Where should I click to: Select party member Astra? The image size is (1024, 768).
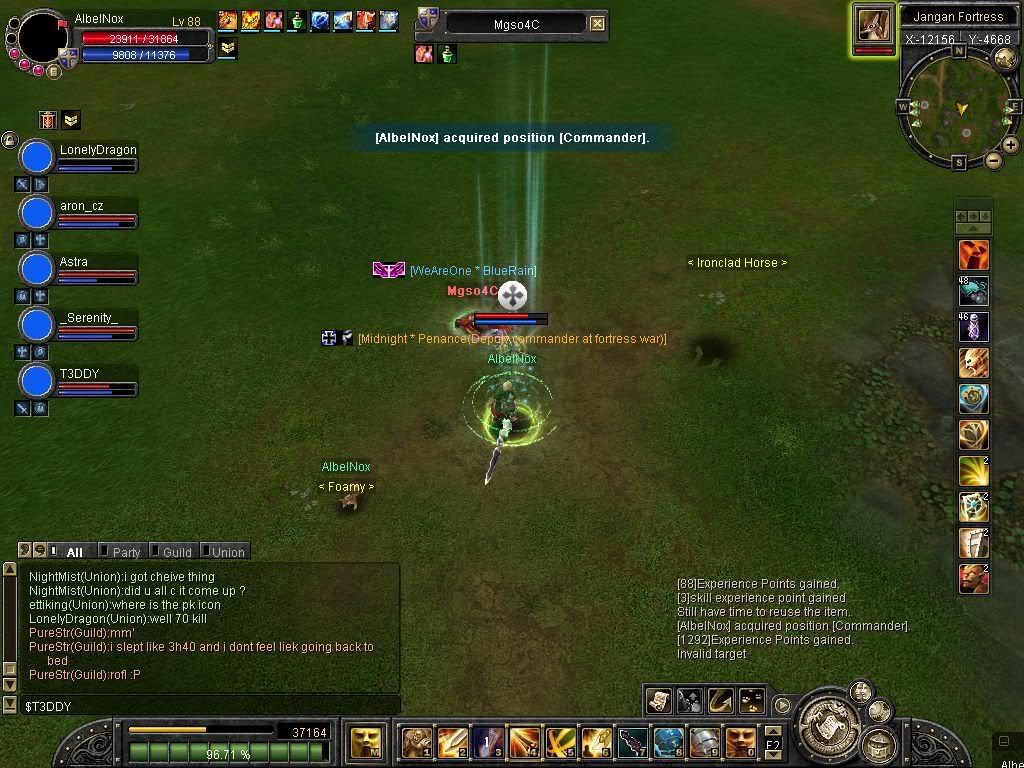click(x=37, y=269)
